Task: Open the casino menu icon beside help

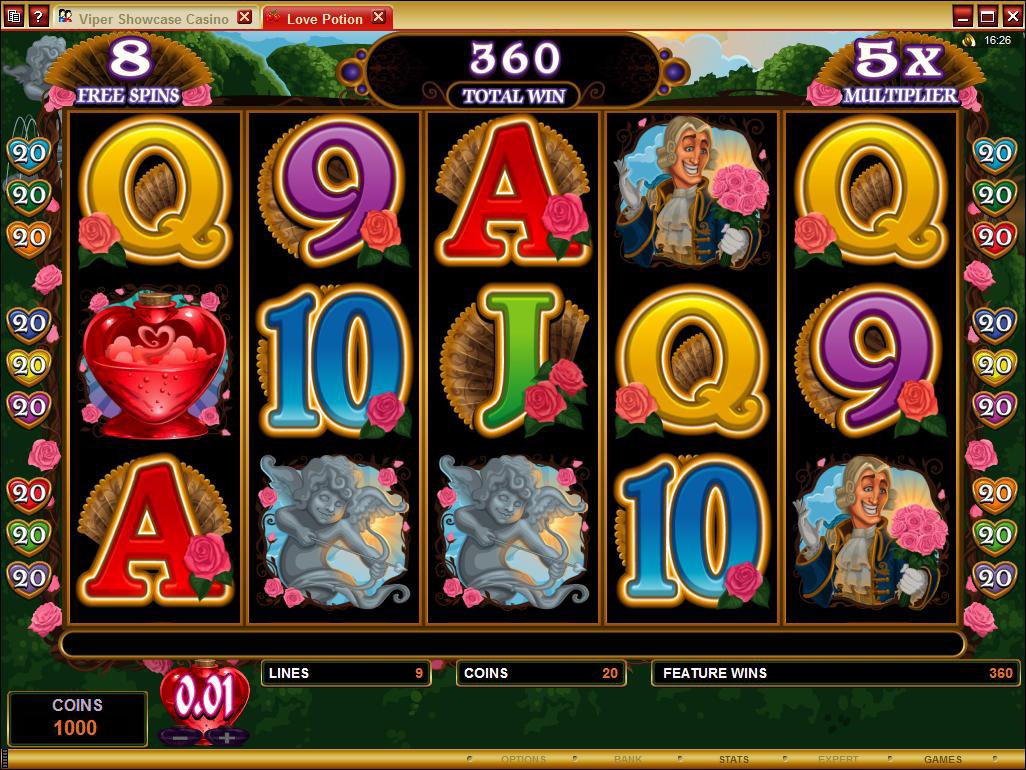Action: pyautogui.click(x=14, y=17)
